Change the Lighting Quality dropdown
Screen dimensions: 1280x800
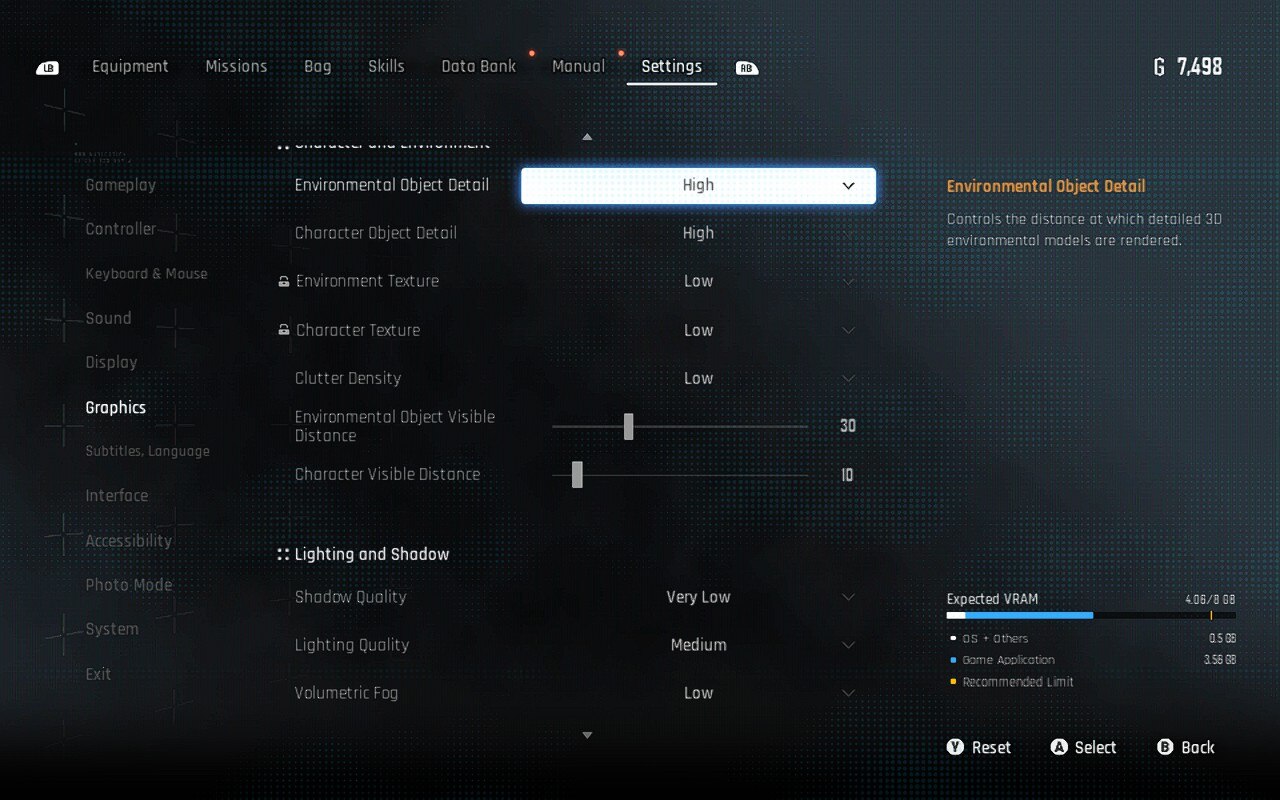[x=698, y=645]
